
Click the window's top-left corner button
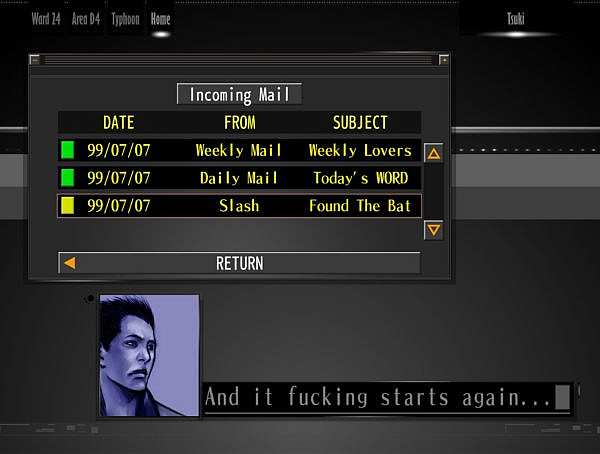click(x=35, y=60)
